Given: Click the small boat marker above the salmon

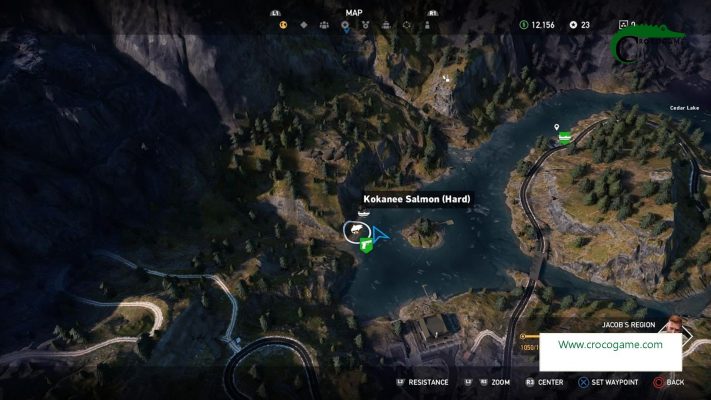Looking at the screenshot, I should point(363,213).
